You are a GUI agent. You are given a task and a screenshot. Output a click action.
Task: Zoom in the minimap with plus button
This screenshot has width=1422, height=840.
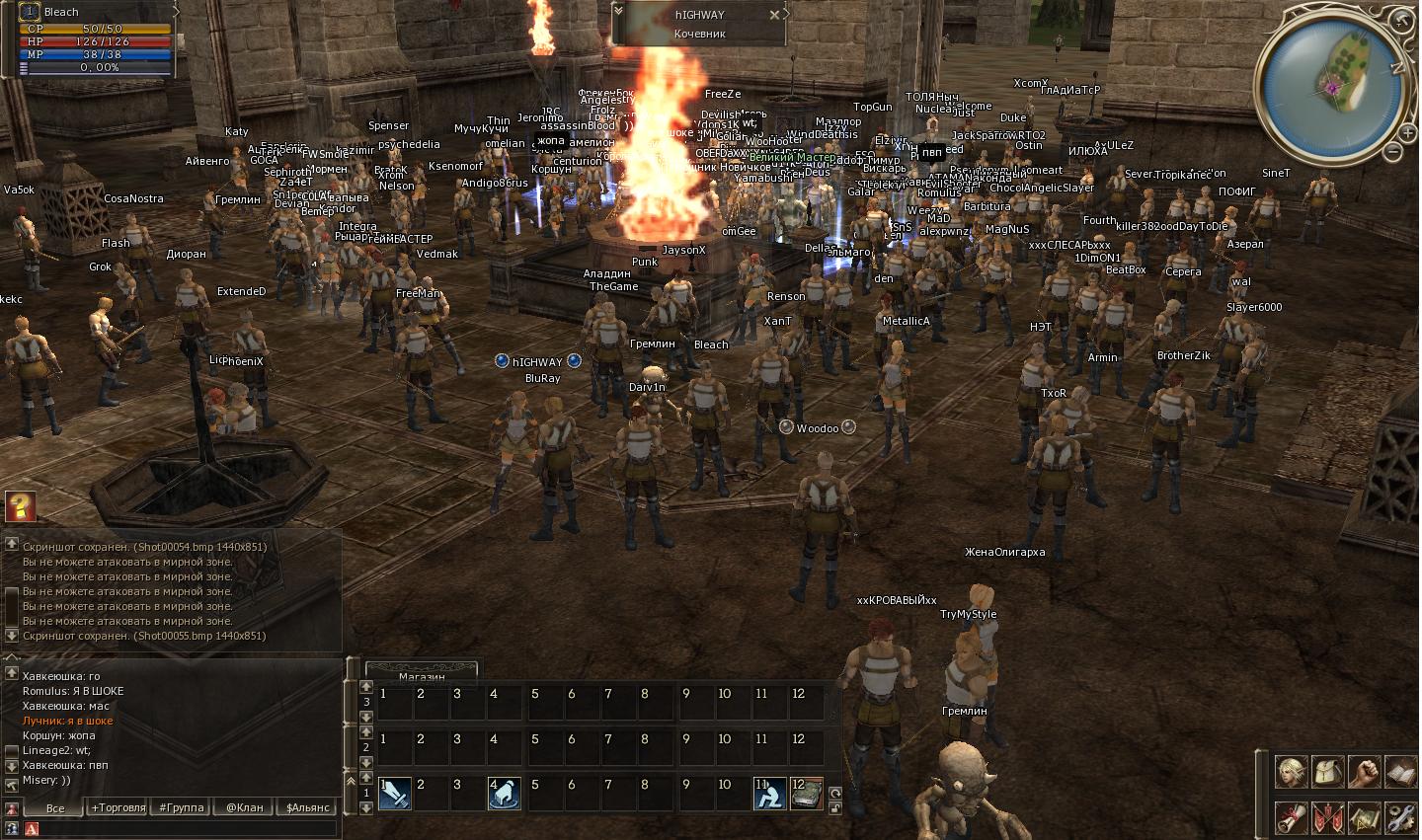tap(1407, 131)
